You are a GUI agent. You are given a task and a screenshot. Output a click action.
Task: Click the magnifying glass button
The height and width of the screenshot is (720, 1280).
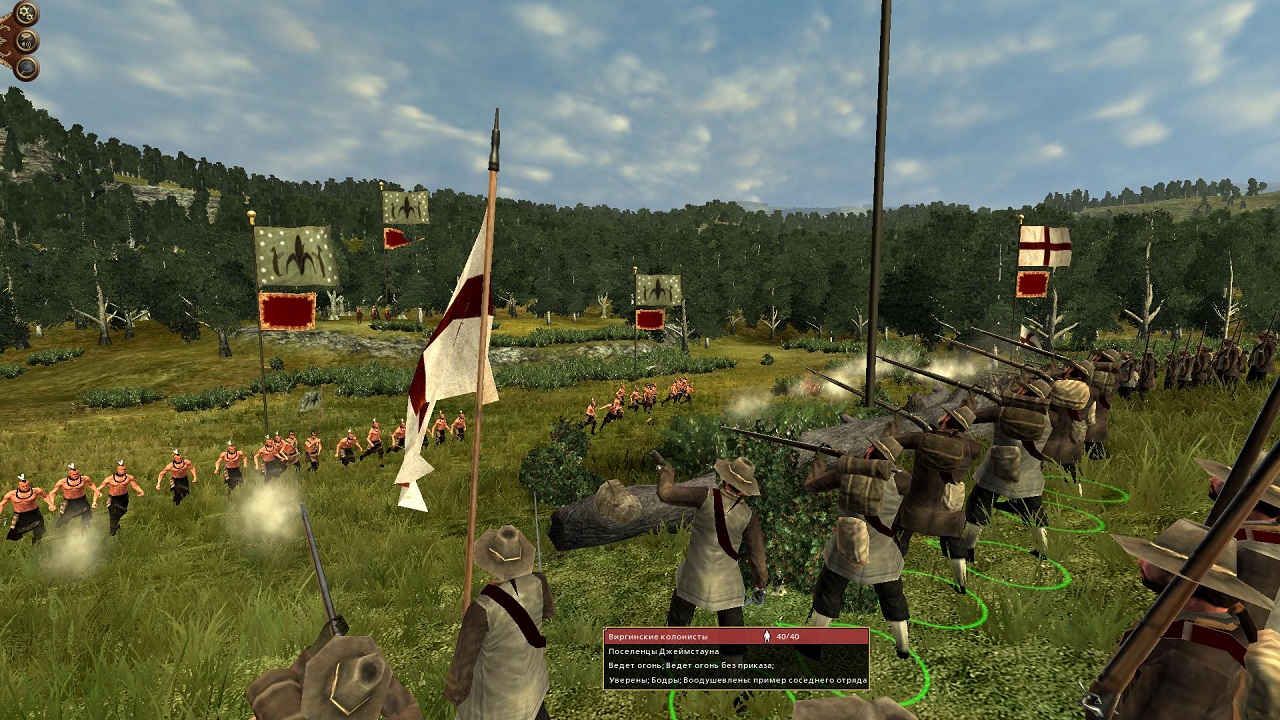point(26,68)
